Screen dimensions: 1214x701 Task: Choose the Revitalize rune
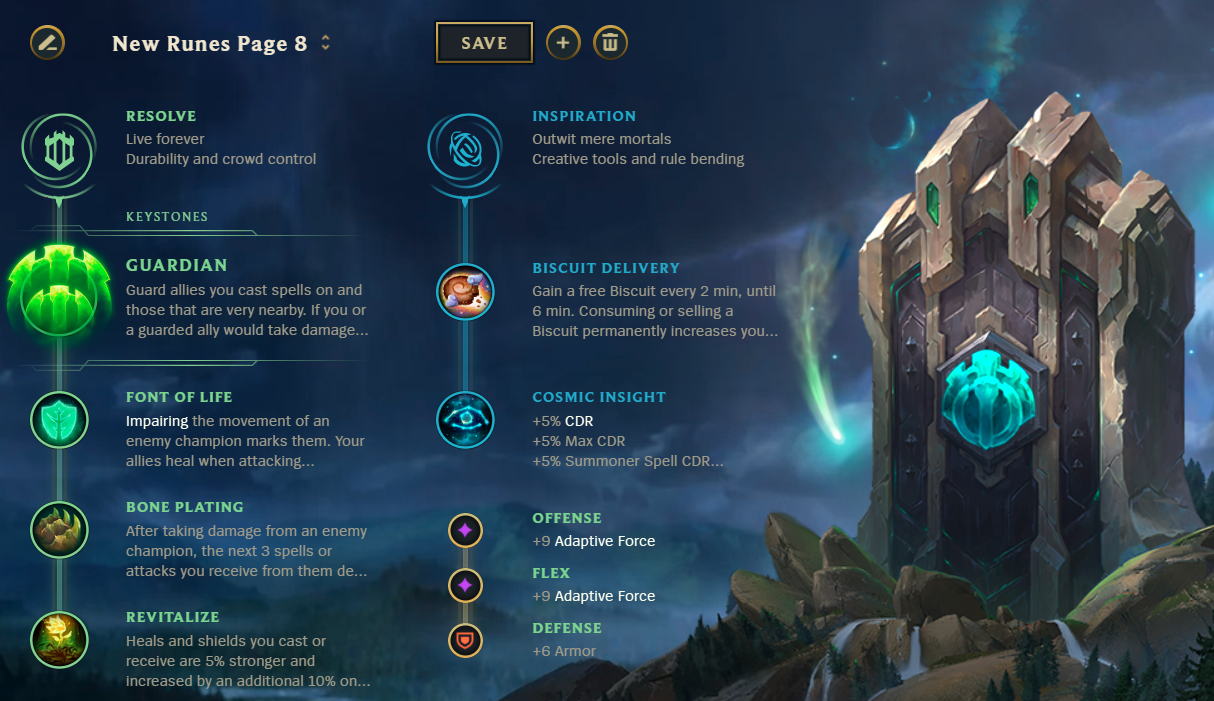(59, 639)
